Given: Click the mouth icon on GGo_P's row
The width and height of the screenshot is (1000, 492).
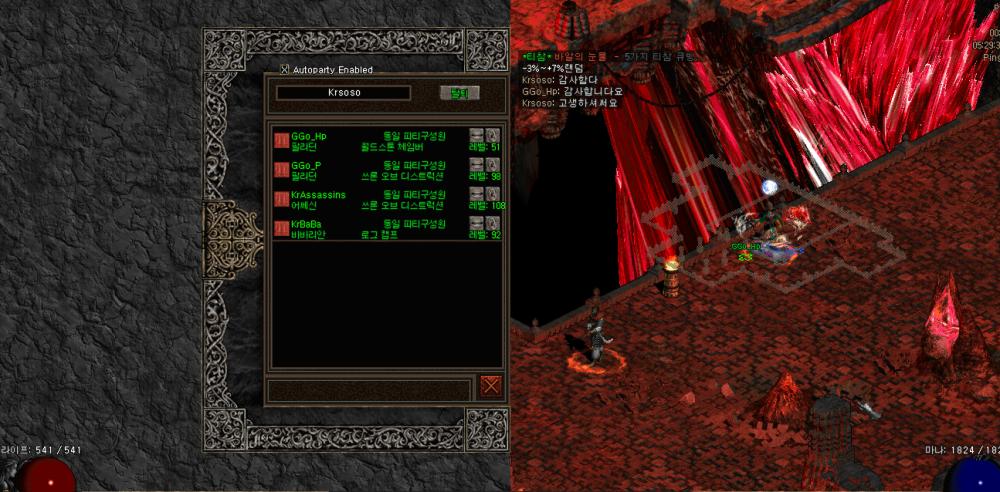Looking at the screenshot, I should (476, 163).
